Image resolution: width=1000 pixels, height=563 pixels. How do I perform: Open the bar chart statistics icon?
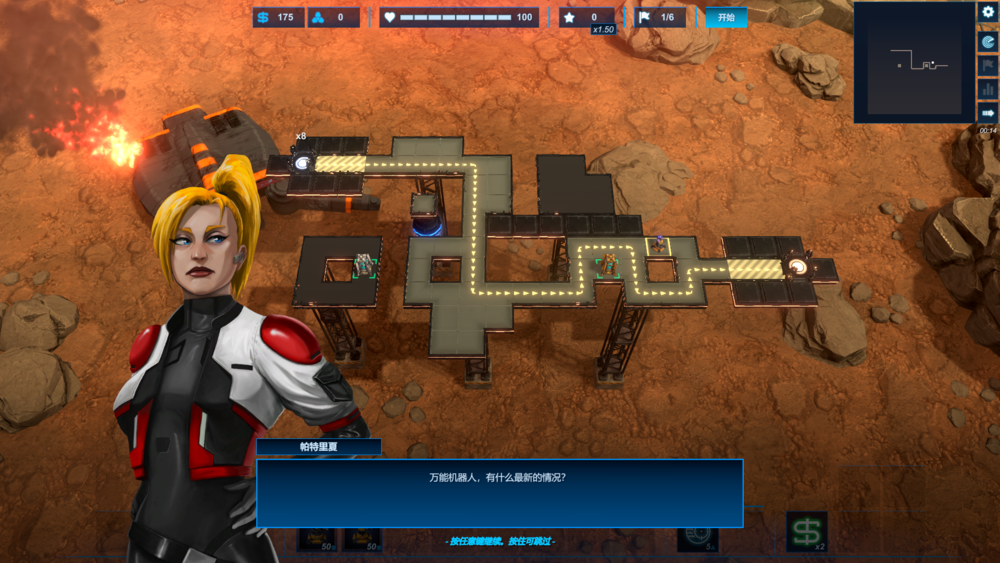[988, 89]
